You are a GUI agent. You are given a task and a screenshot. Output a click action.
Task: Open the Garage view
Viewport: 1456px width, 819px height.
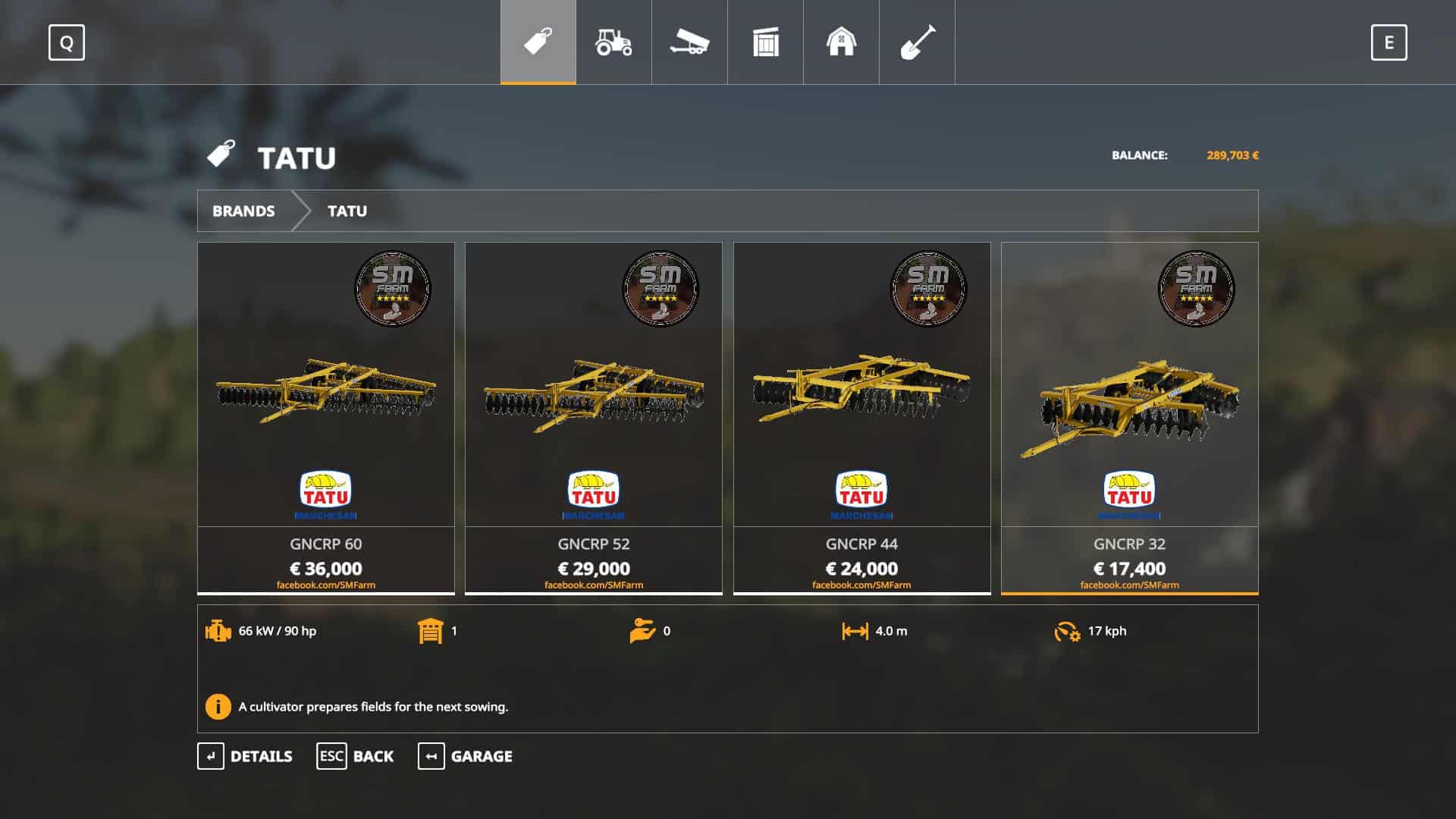tap(465, 756)
